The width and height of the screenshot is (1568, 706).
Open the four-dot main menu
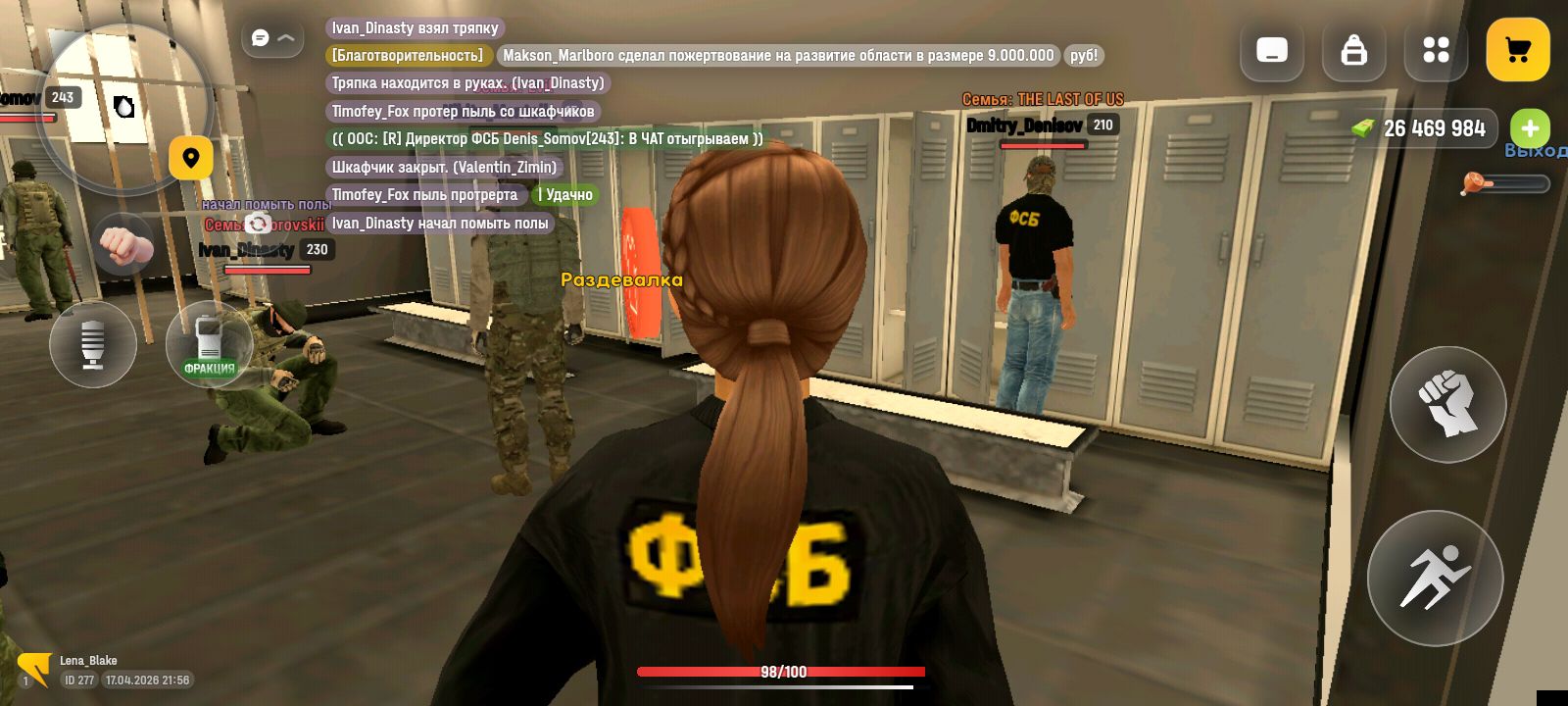click(1436, 50)
